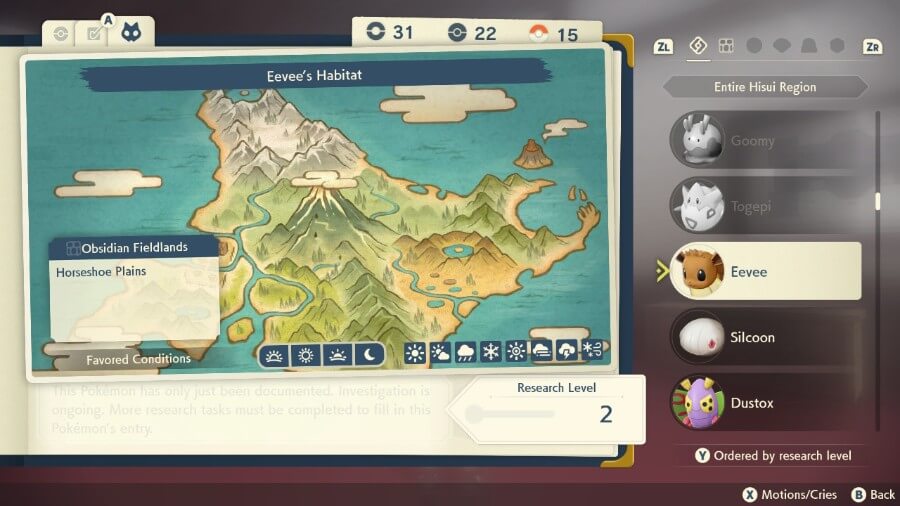Image resolution: width=900 pixels, height=506 pixels.
Task: Open the Motions/Cries viewer
Action: click(789, 494)
